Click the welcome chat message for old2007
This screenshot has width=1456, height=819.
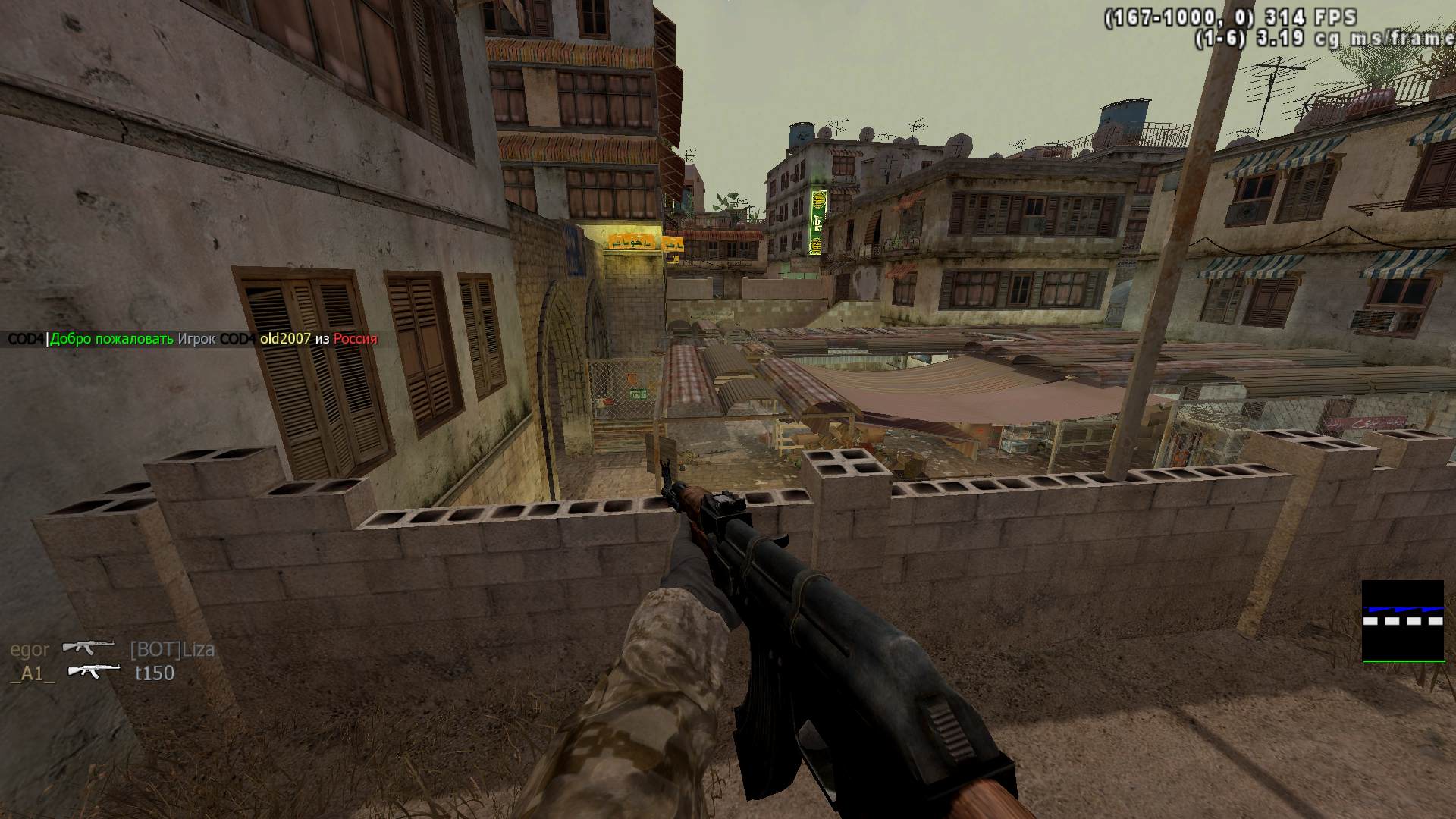coord(193,339)
